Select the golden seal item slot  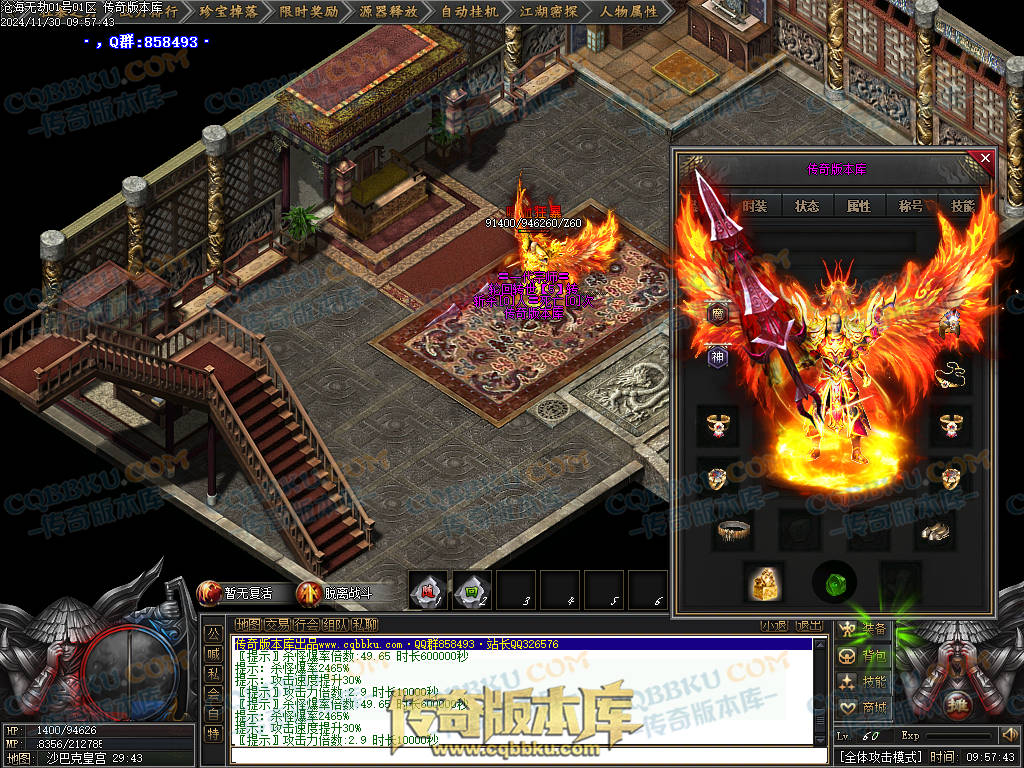pyautogui.click(x=764, y=582)
